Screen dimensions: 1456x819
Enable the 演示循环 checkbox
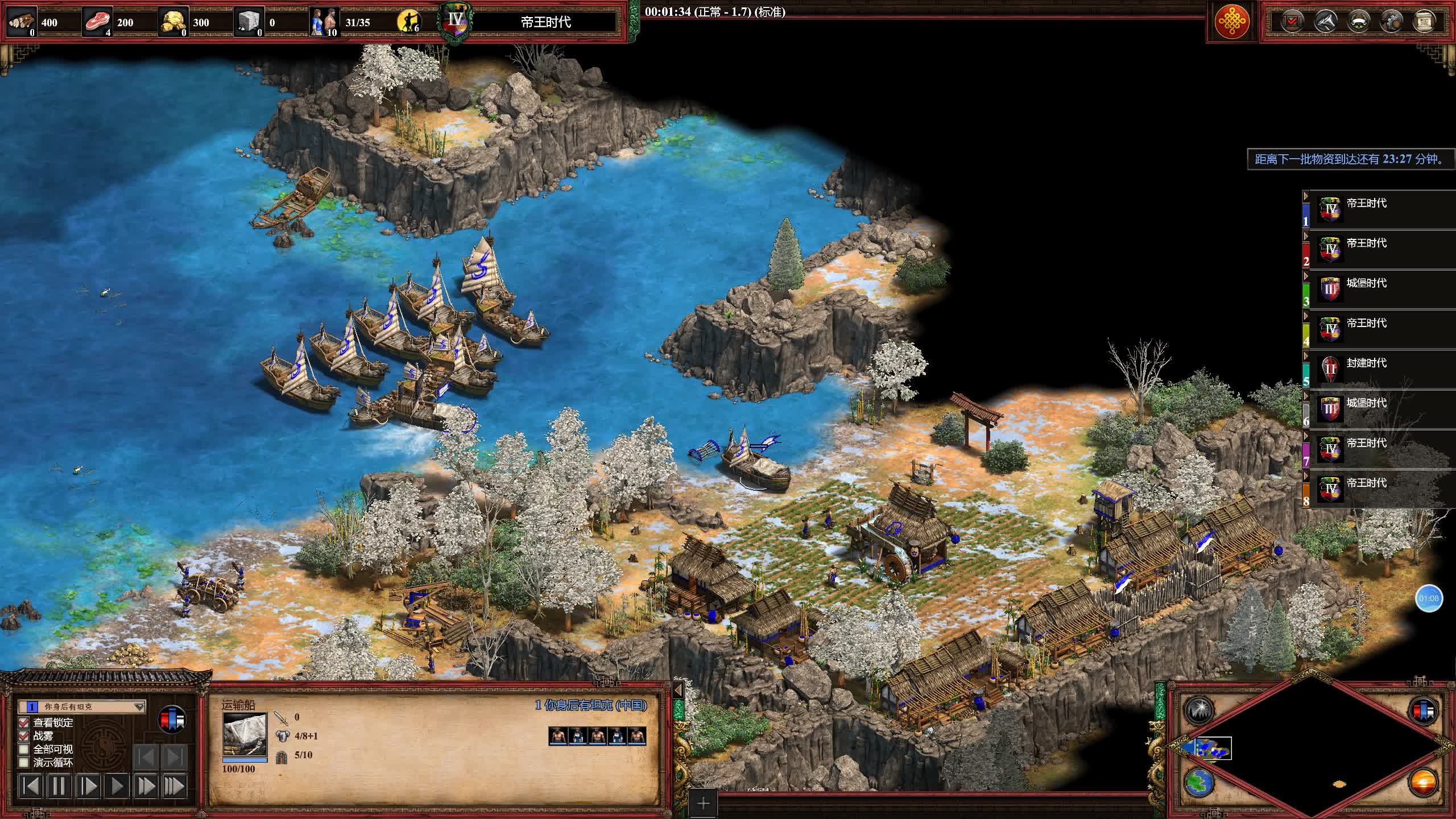[x=24, y=762]
